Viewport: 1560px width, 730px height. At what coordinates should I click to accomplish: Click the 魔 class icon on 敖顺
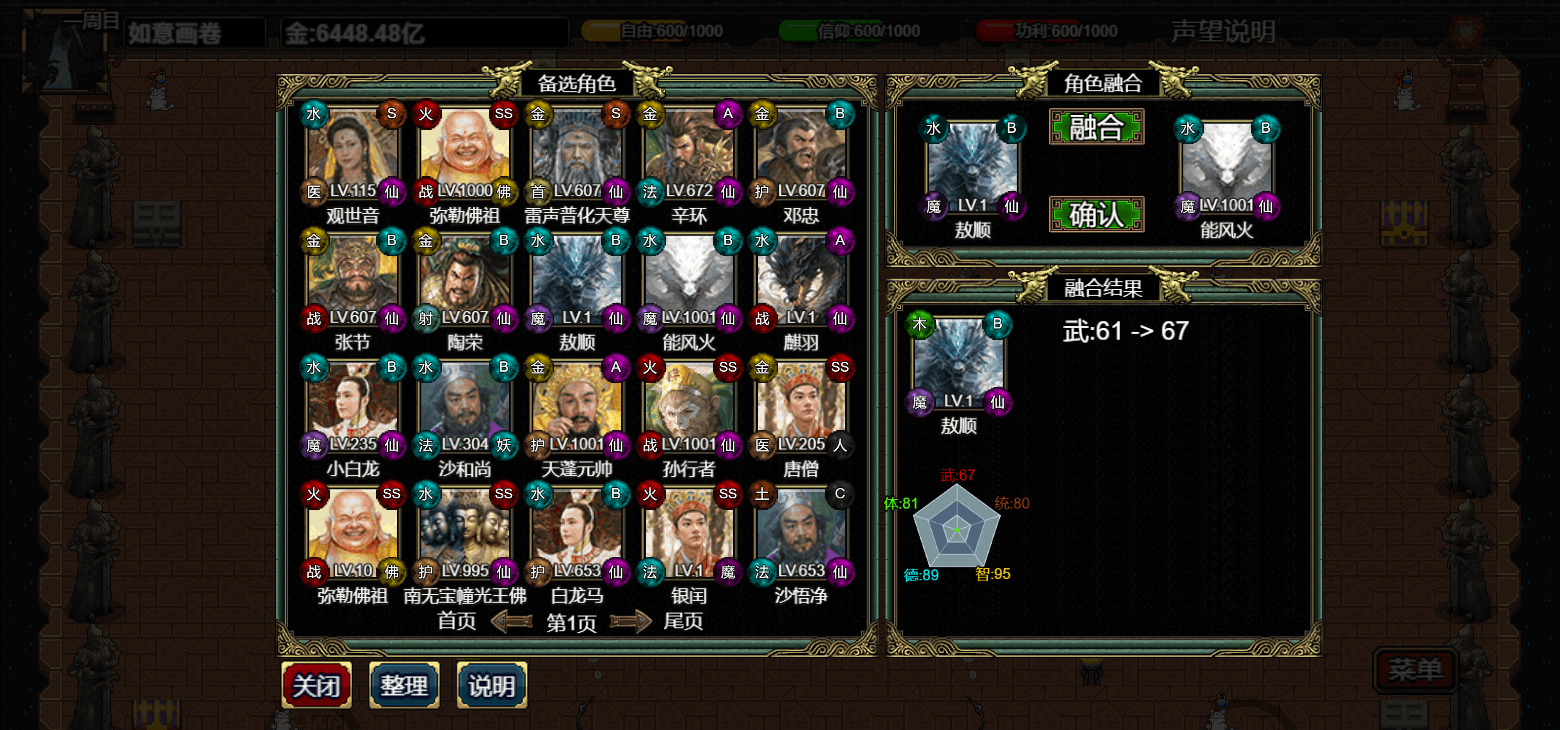[538, 320]
